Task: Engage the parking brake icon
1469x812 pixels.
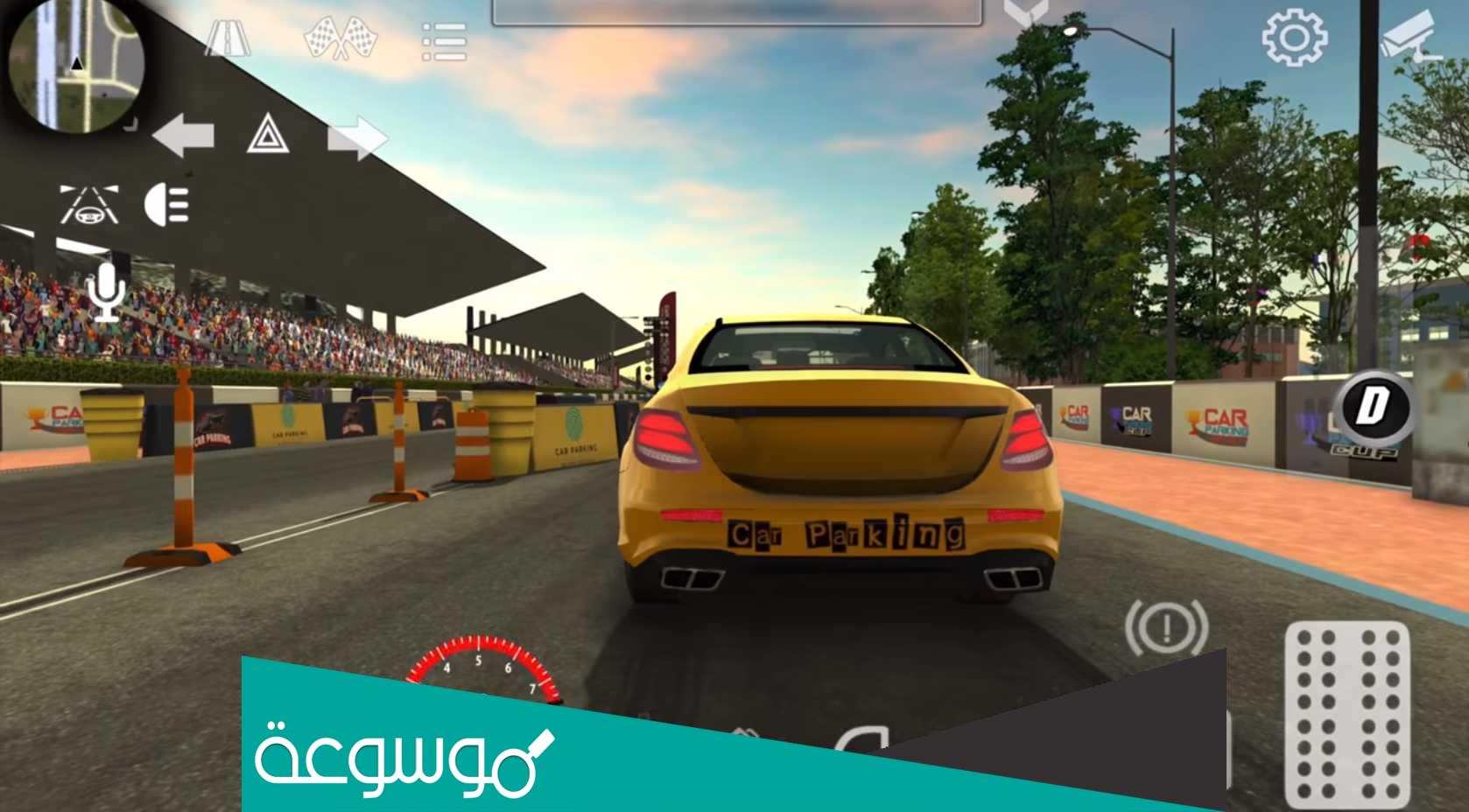Action: coord(1167,628)
